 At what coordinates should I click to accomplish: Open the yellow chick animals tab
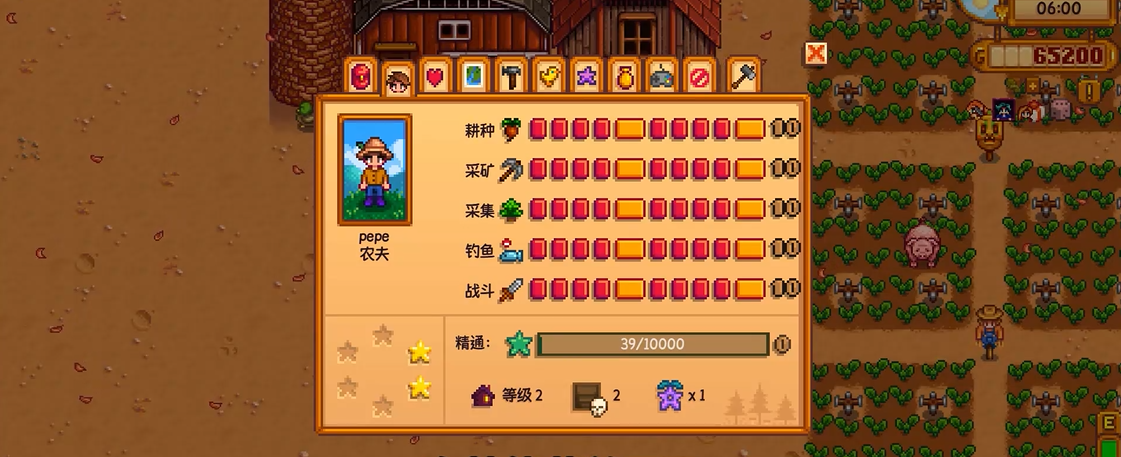tap(548, 76)
